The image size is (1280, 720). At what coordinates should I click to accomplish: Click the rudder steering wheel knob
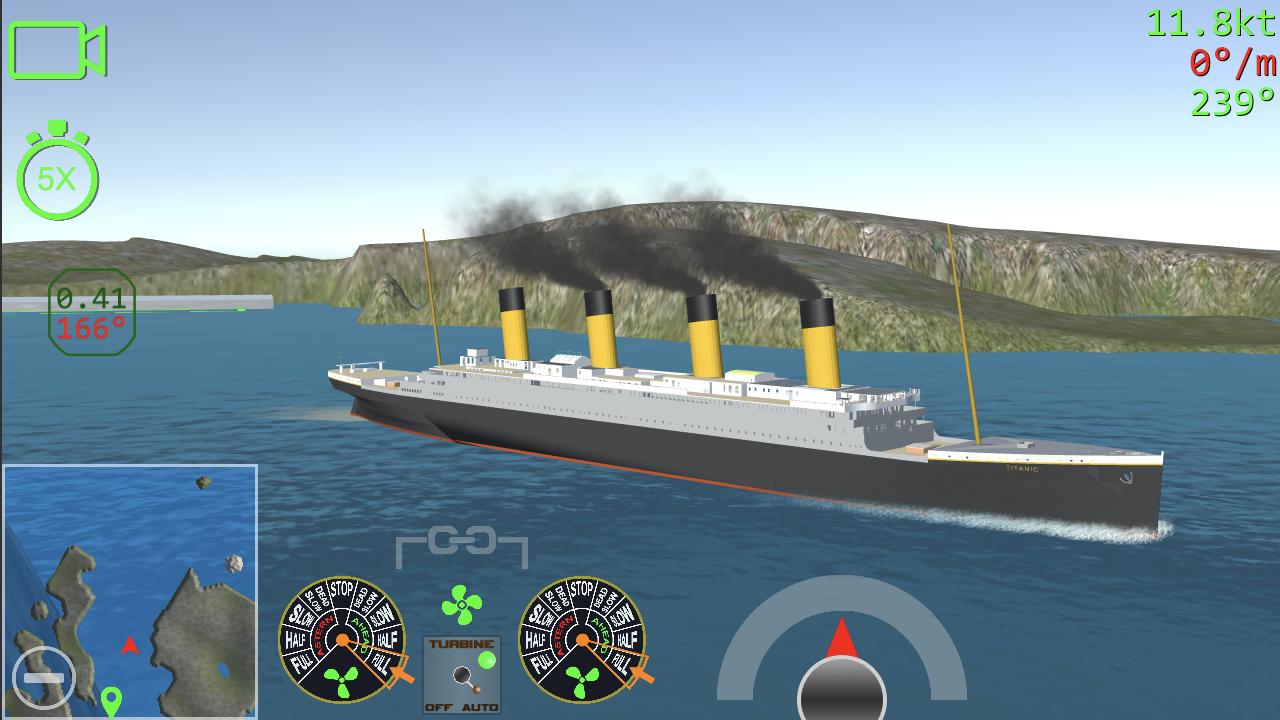click(841, 688)
